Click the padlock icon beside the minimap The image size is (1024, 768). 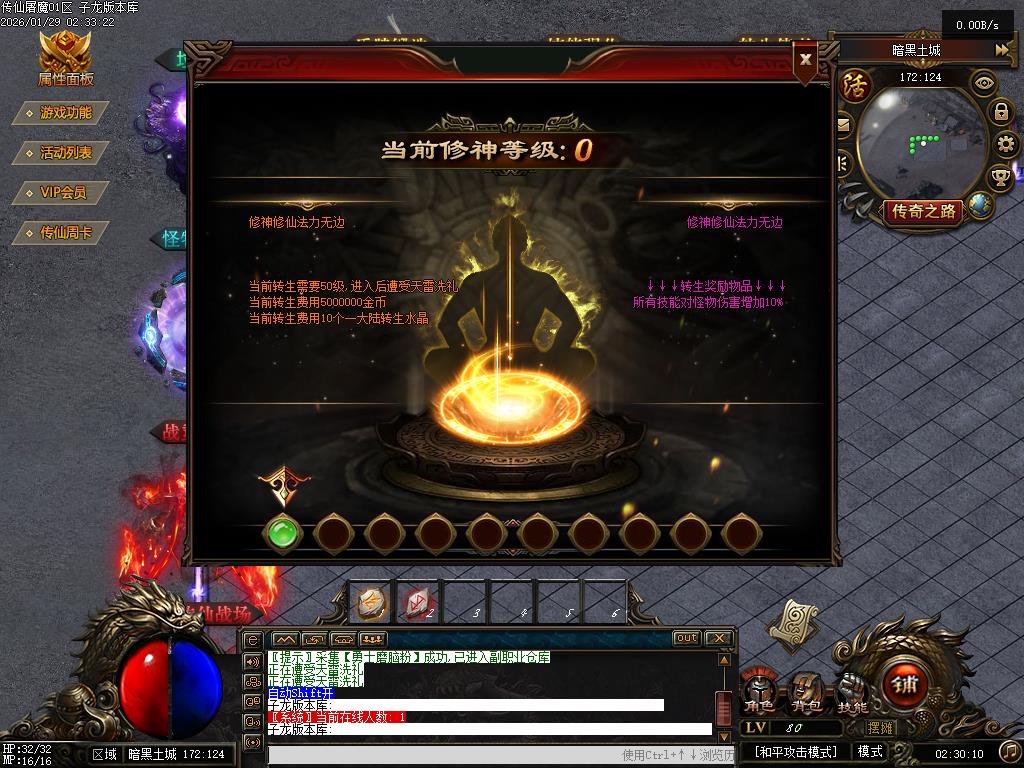[1000, 111]
